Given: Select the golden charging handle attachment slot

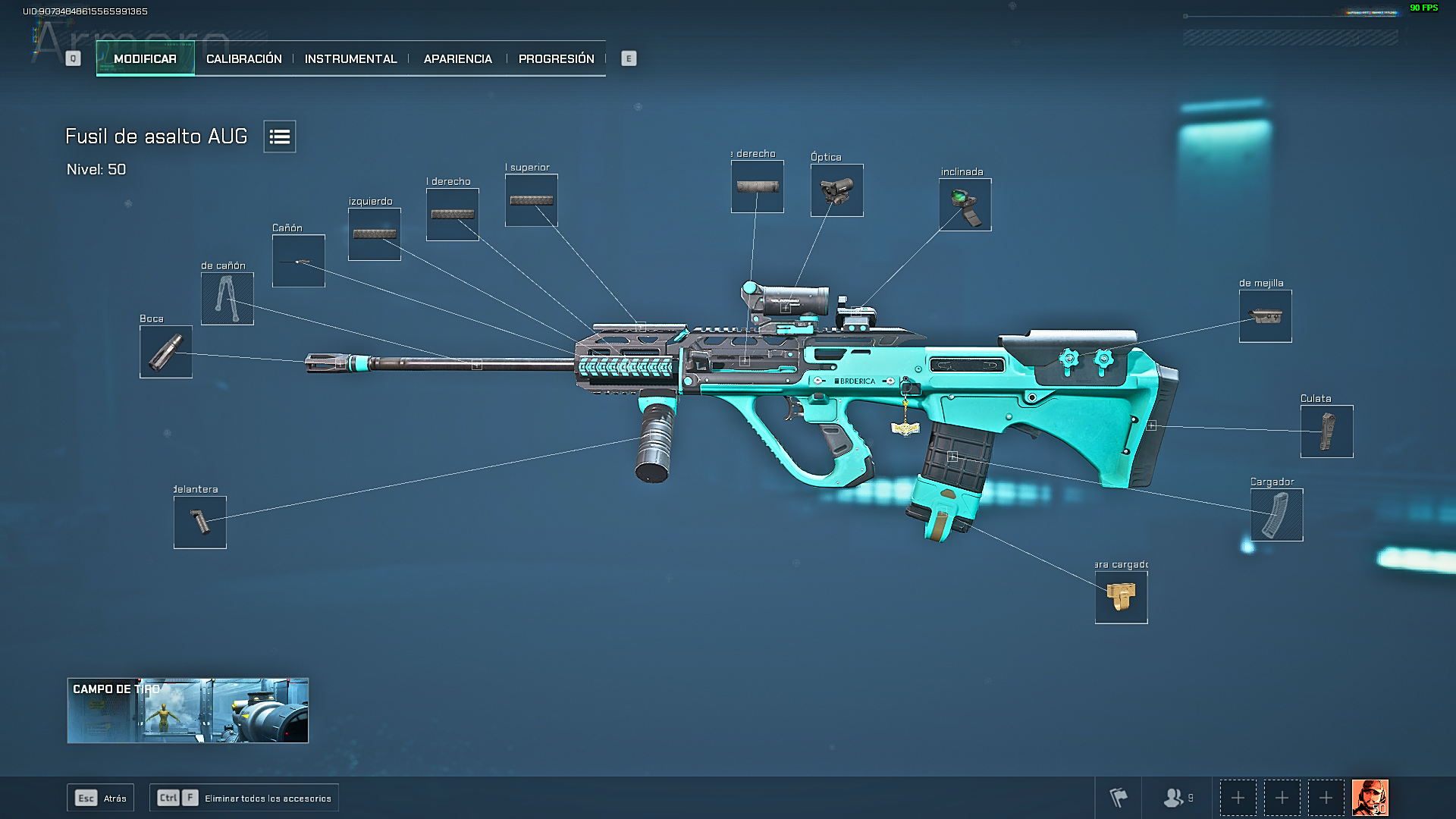Looking at the screenshot, I should pyautogui.click(x=1121, y=598).
